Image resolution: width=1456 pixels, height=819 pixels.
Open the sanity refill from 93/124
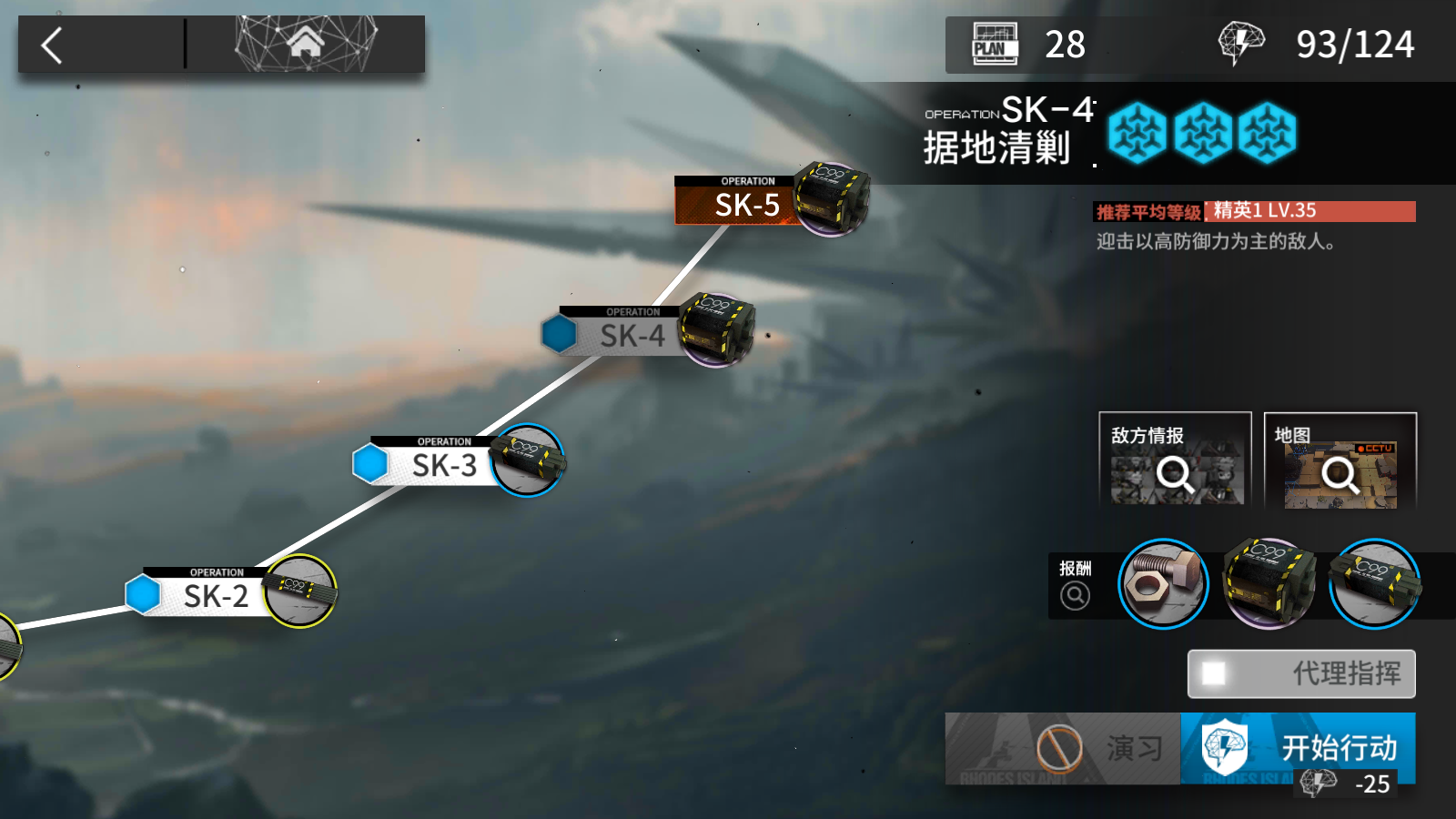(1318, 45)
